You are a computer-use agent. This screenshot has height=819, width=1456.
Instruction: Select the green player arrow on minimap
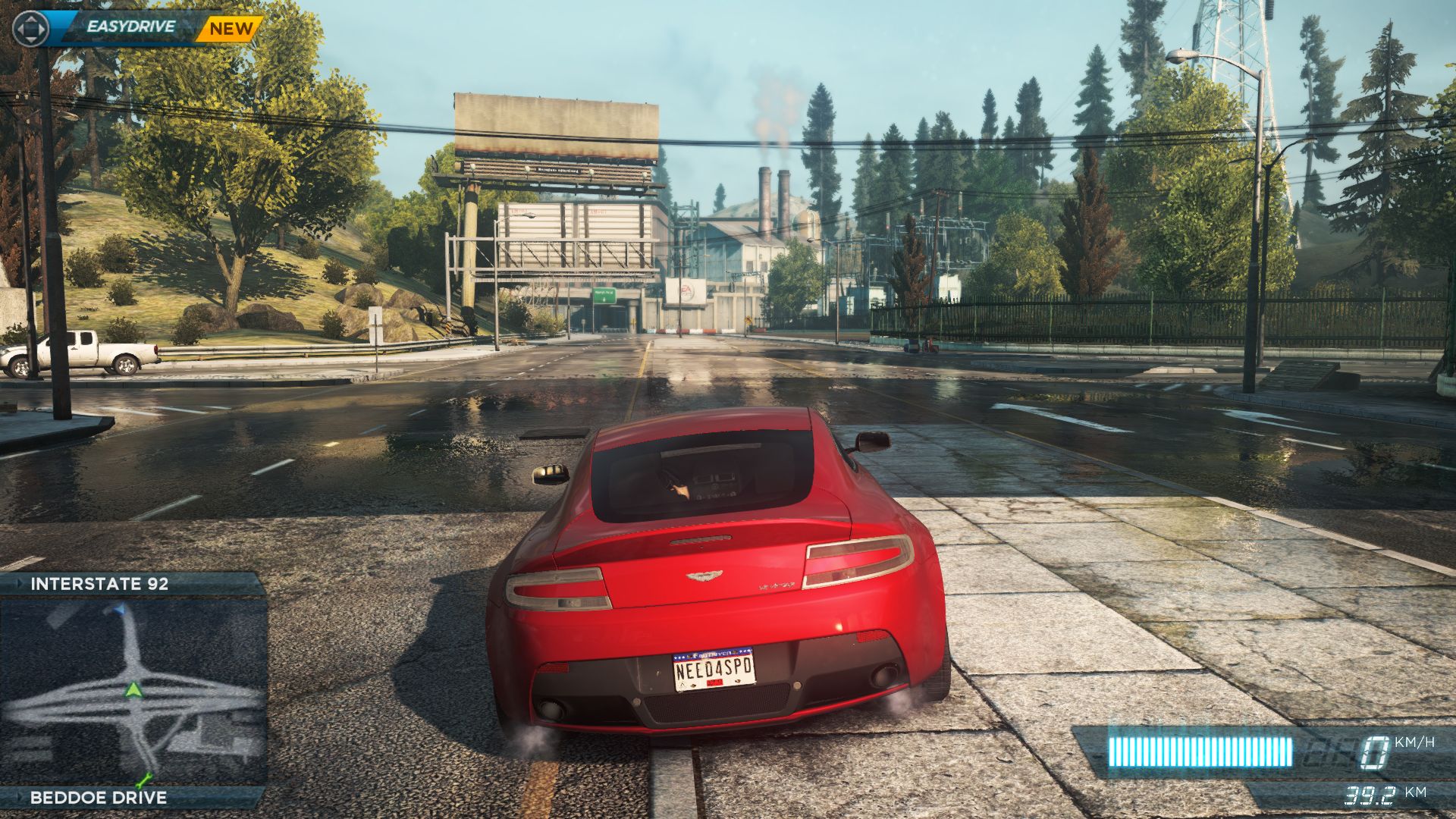click(x=133, y=690)
